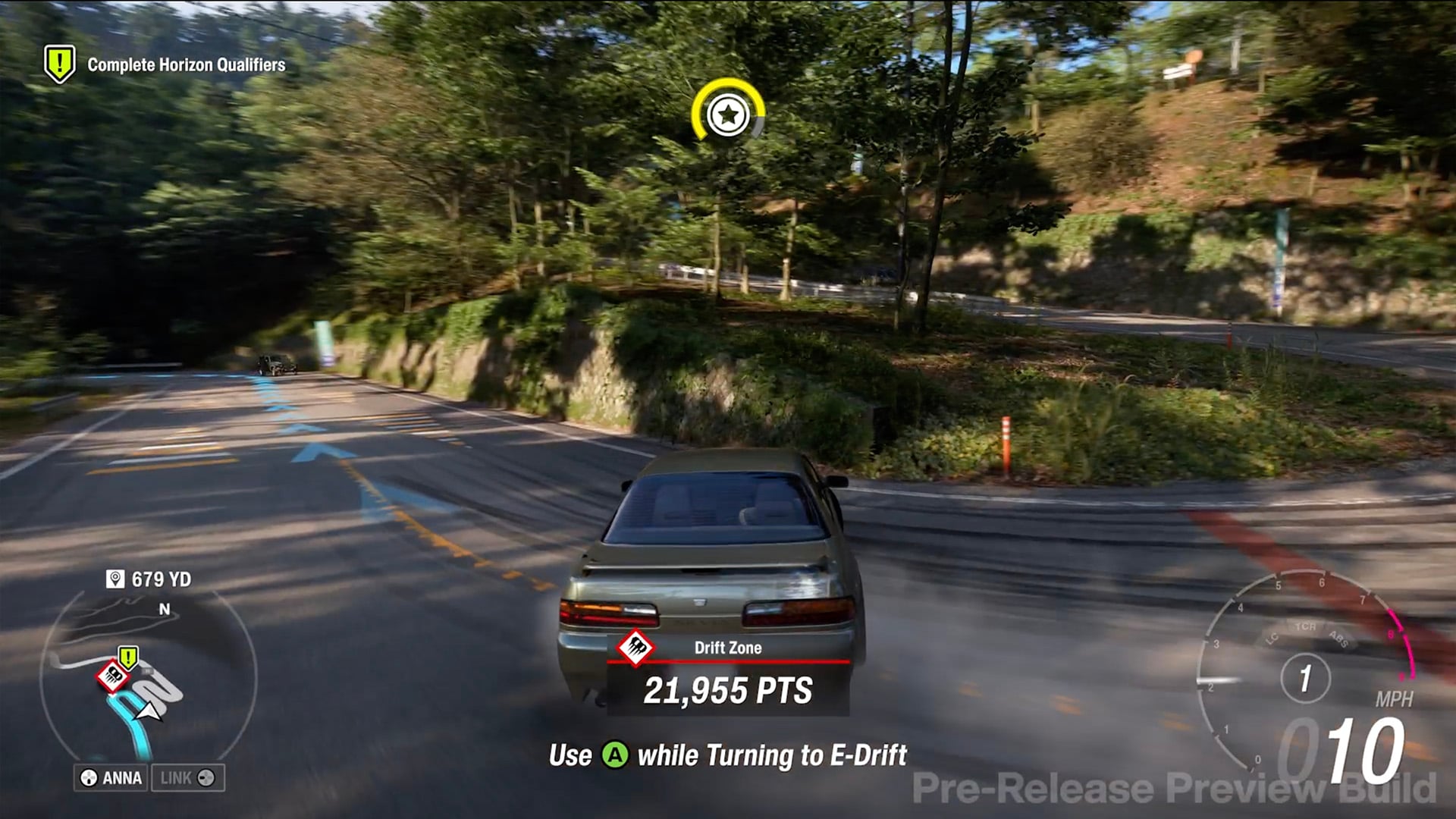Select the white star event medallion above the road
1456x819 pixels.
[x=726, y=115]
